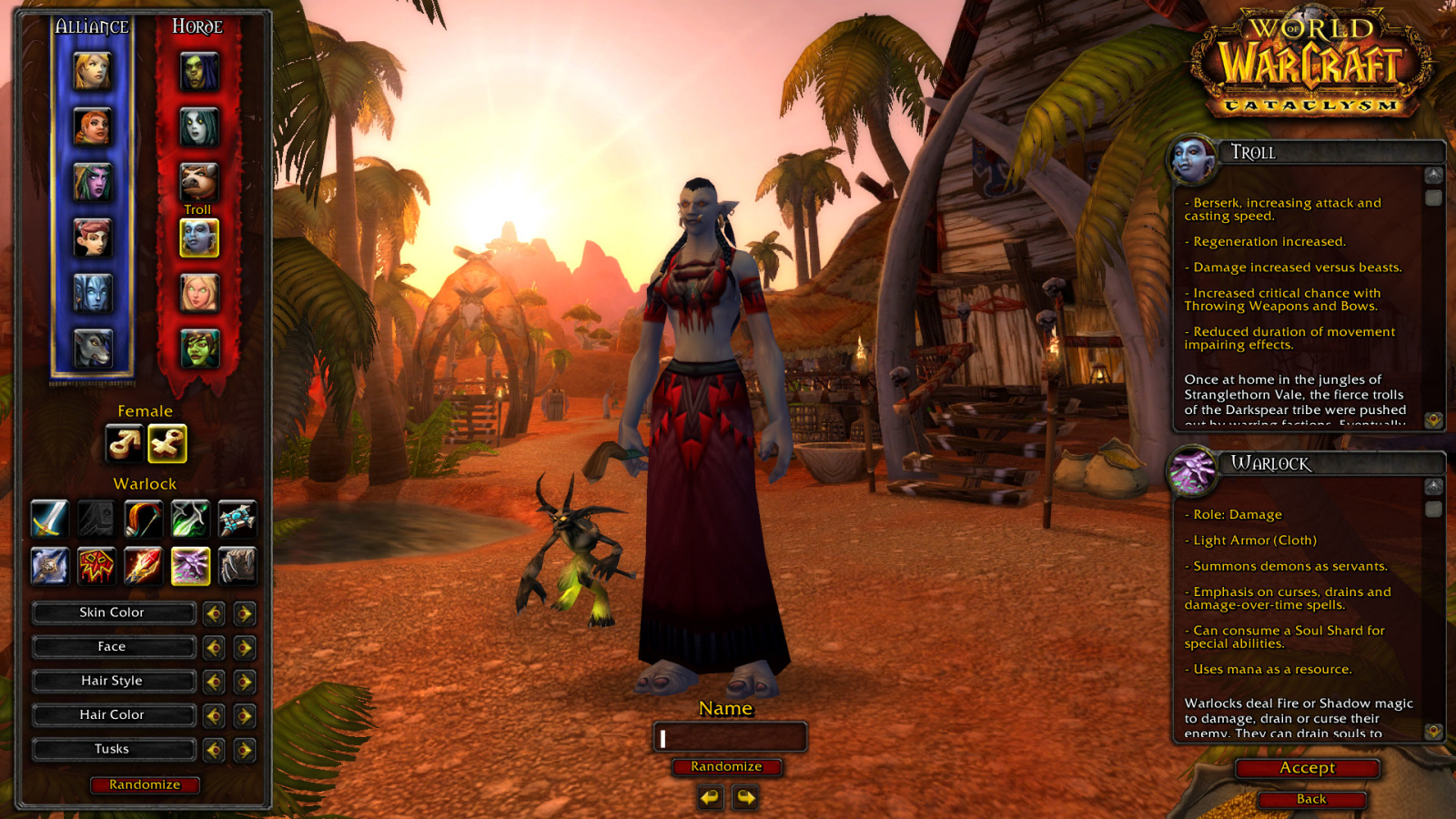Randomize the character's appearance
The width and height of the screenshot is (1456, 819).
pos(145,784)
